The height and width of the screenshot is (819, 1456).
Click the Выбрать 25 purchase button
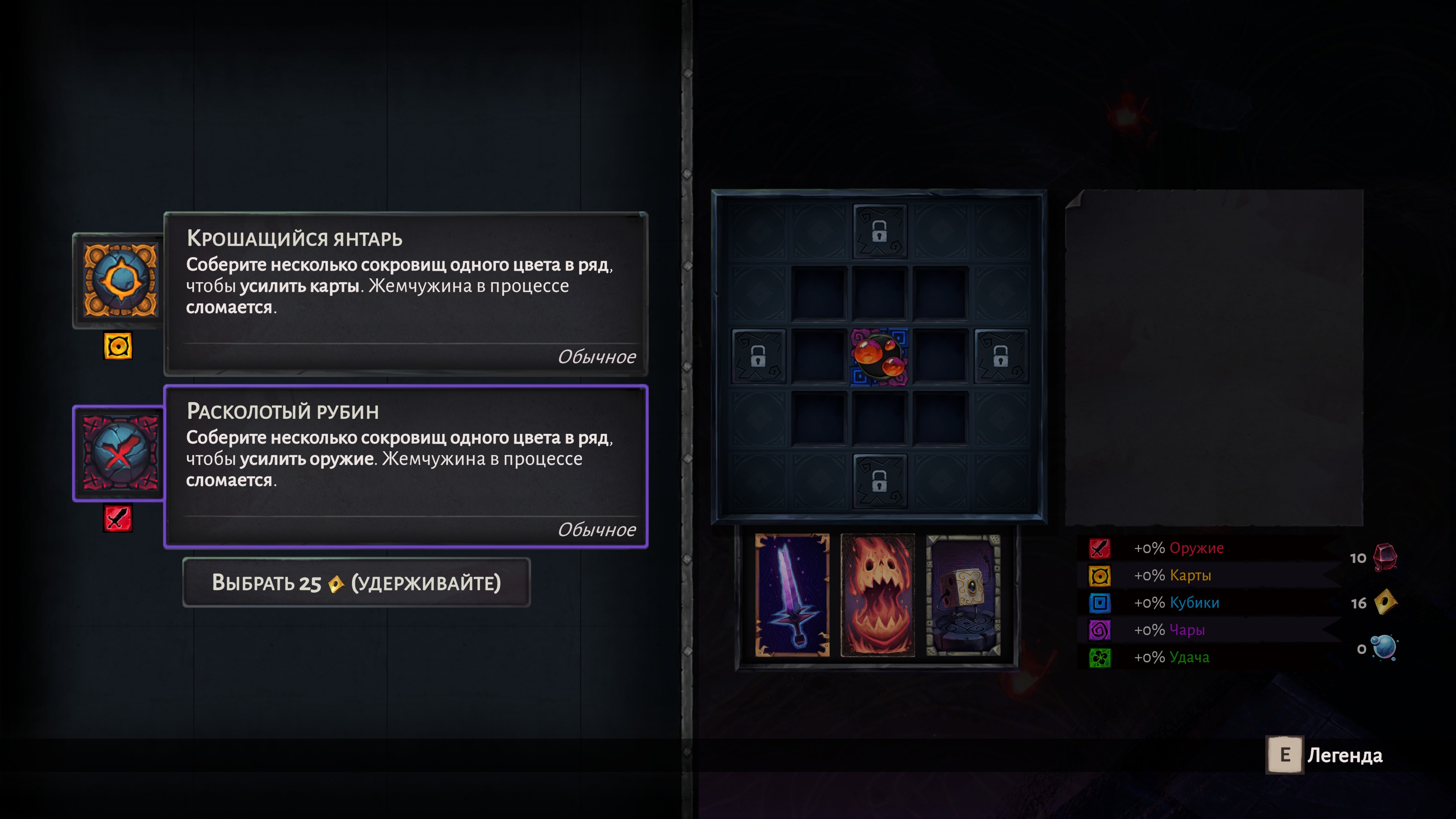(356, 583)
